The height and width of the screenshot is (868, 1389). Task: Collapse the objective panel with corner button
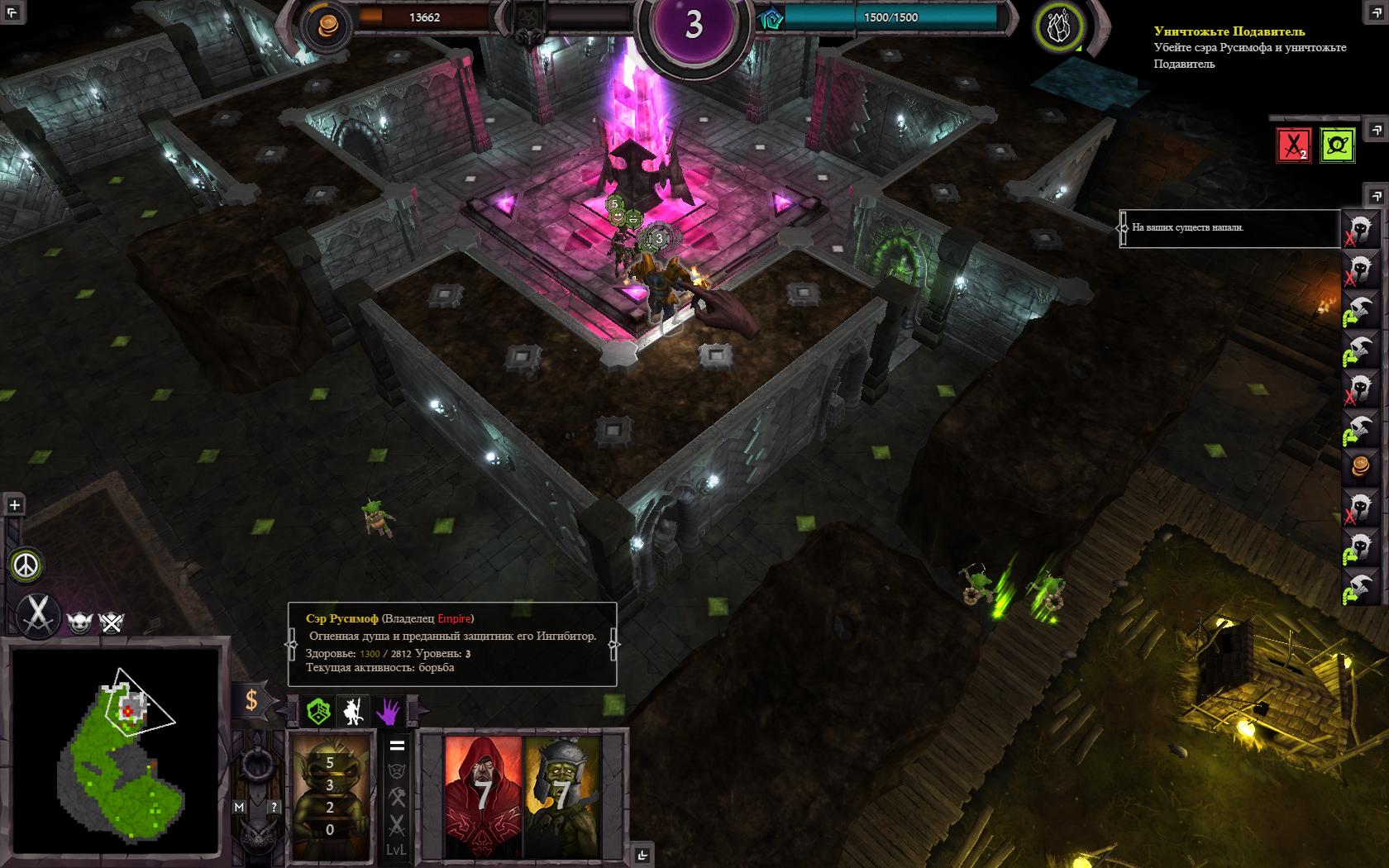(x=1376, y=130)
